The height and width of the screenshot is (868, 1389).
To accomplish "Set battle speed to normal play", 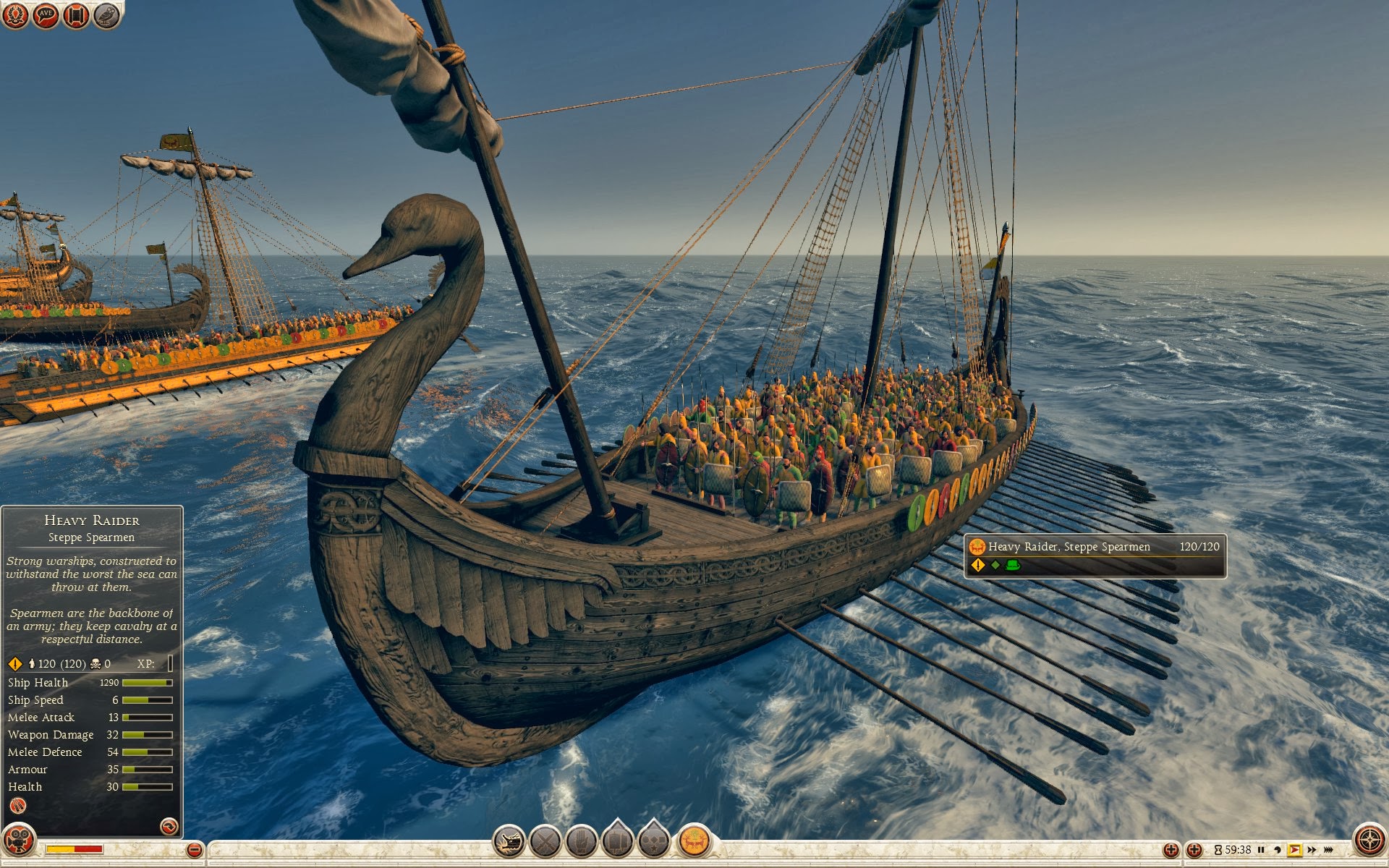I will [x=1294, y=850].
